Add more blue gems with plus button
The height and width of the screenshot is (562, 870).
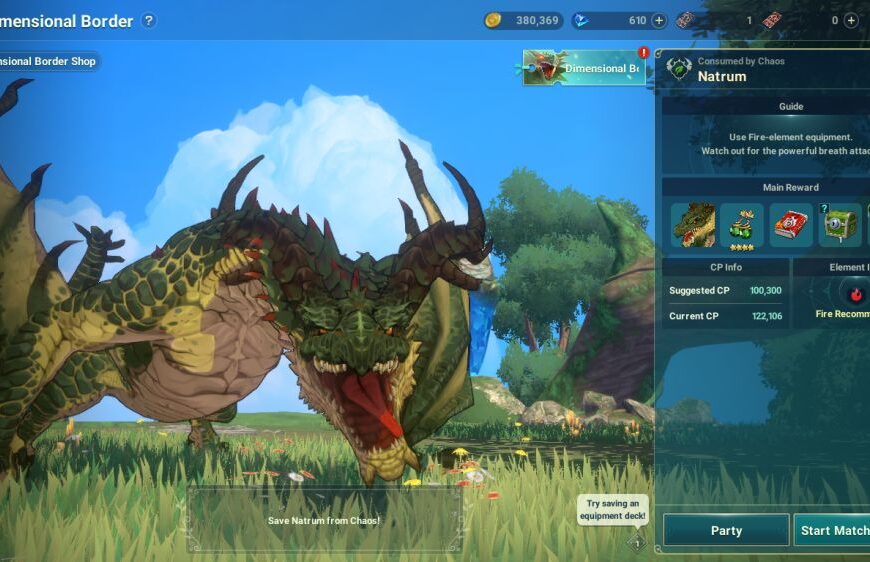click(x=659, y=20)
